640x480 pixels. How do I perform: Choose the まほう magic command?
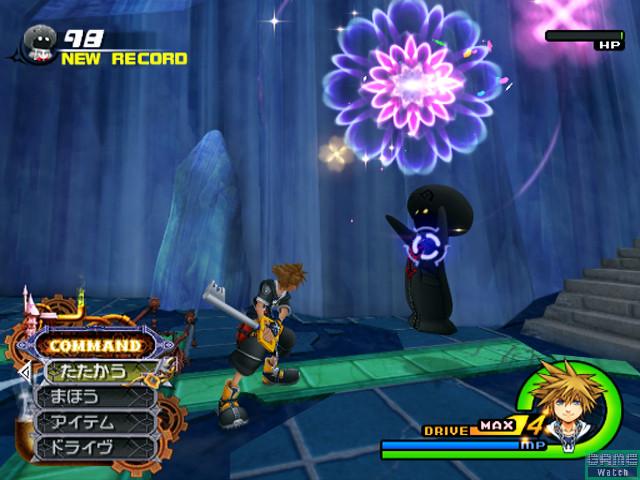point(95,397)
